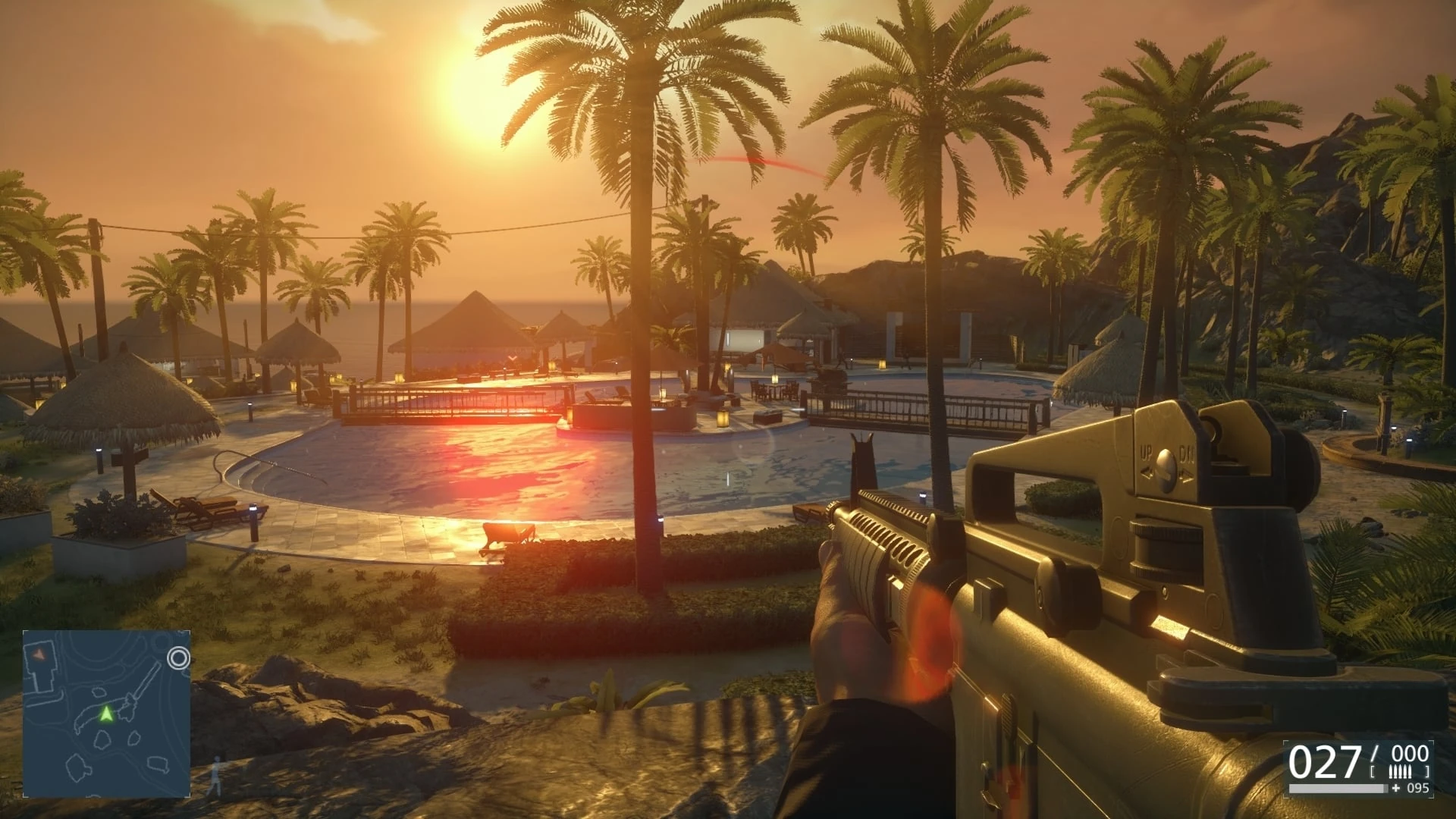The image size is (1456, 819).
Task: Click the white double-ring objective marker
Action: [x=179, y=657]
